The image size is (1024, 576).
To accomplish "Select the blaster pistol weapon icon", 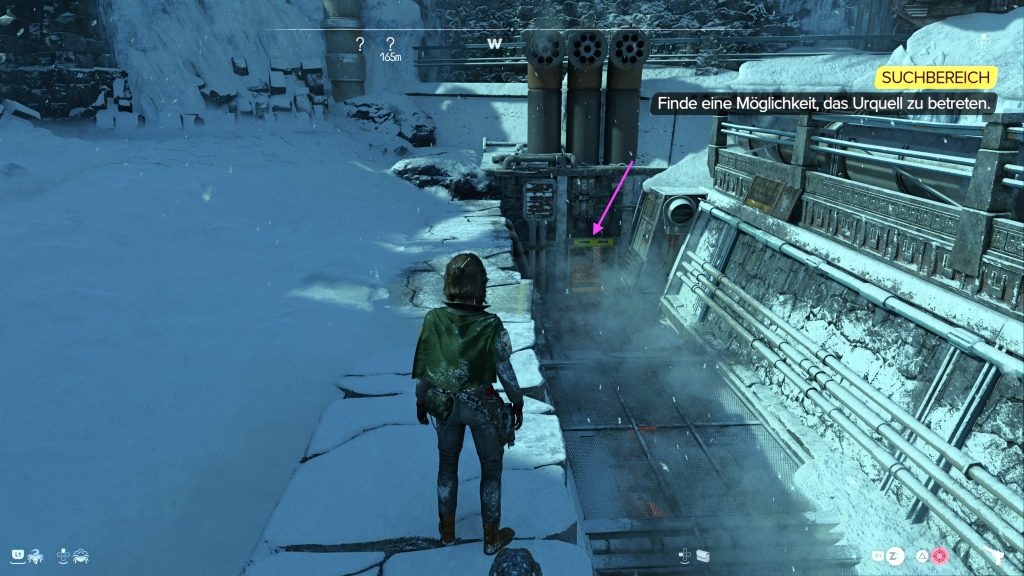I will pyautogui.click(x=996, y=555).
